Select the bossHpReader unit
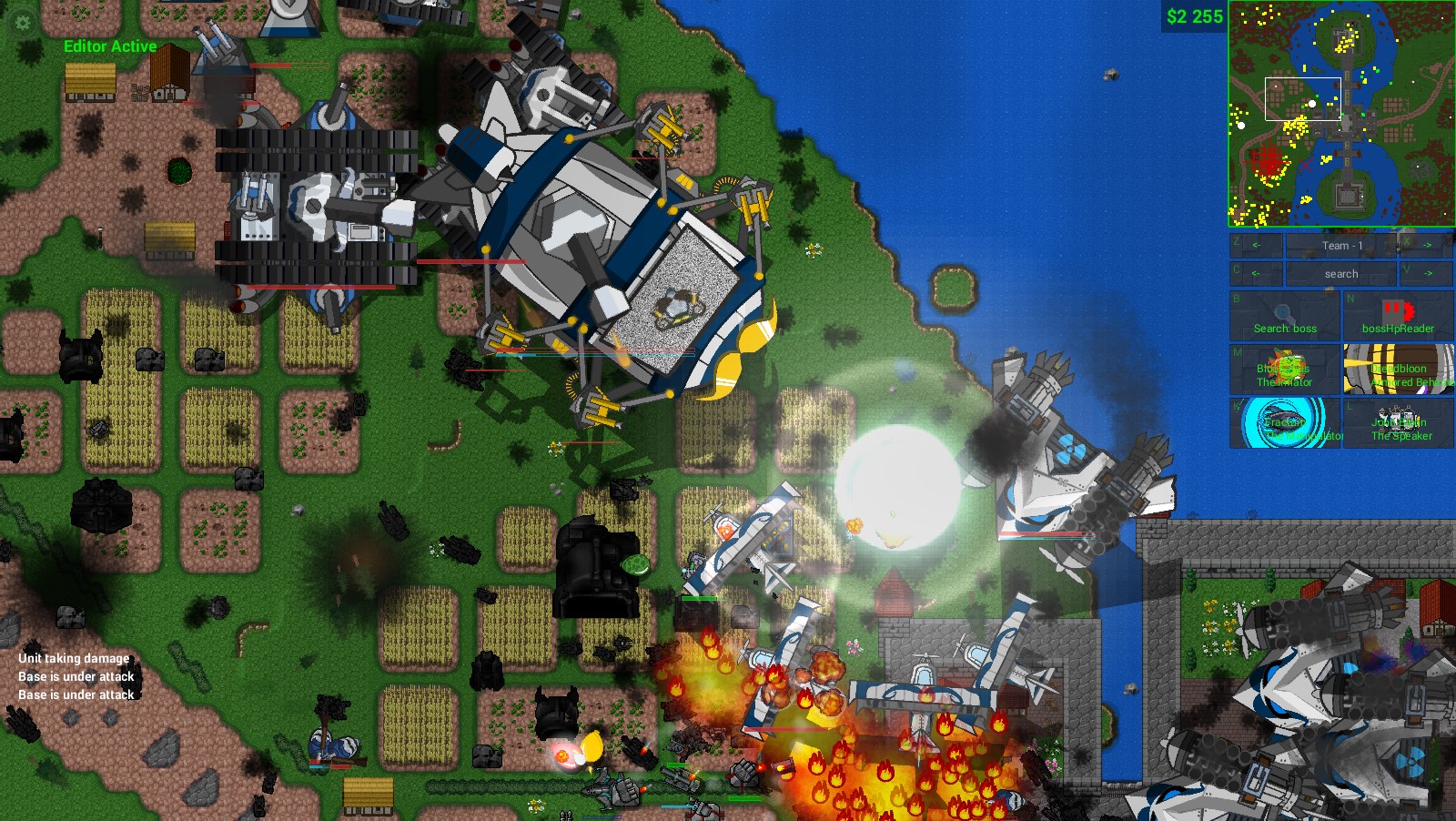 1398,316
